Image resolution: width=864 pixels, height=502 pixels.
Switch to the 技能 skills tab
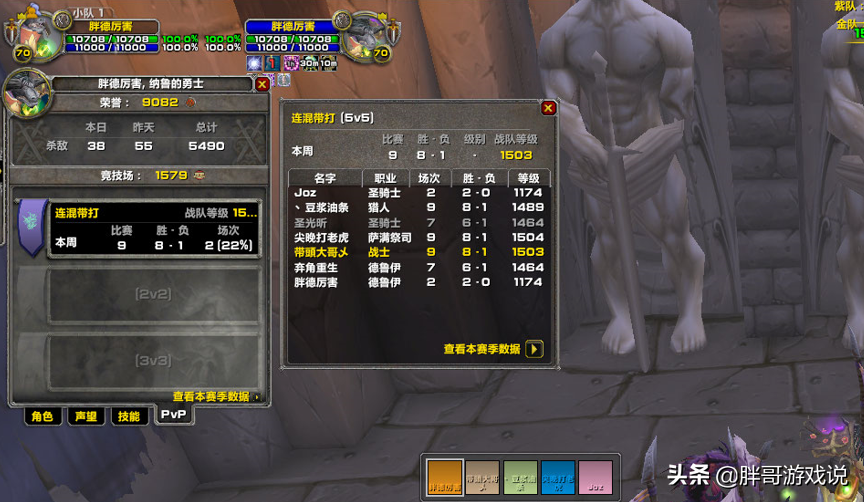coord(129,417)
